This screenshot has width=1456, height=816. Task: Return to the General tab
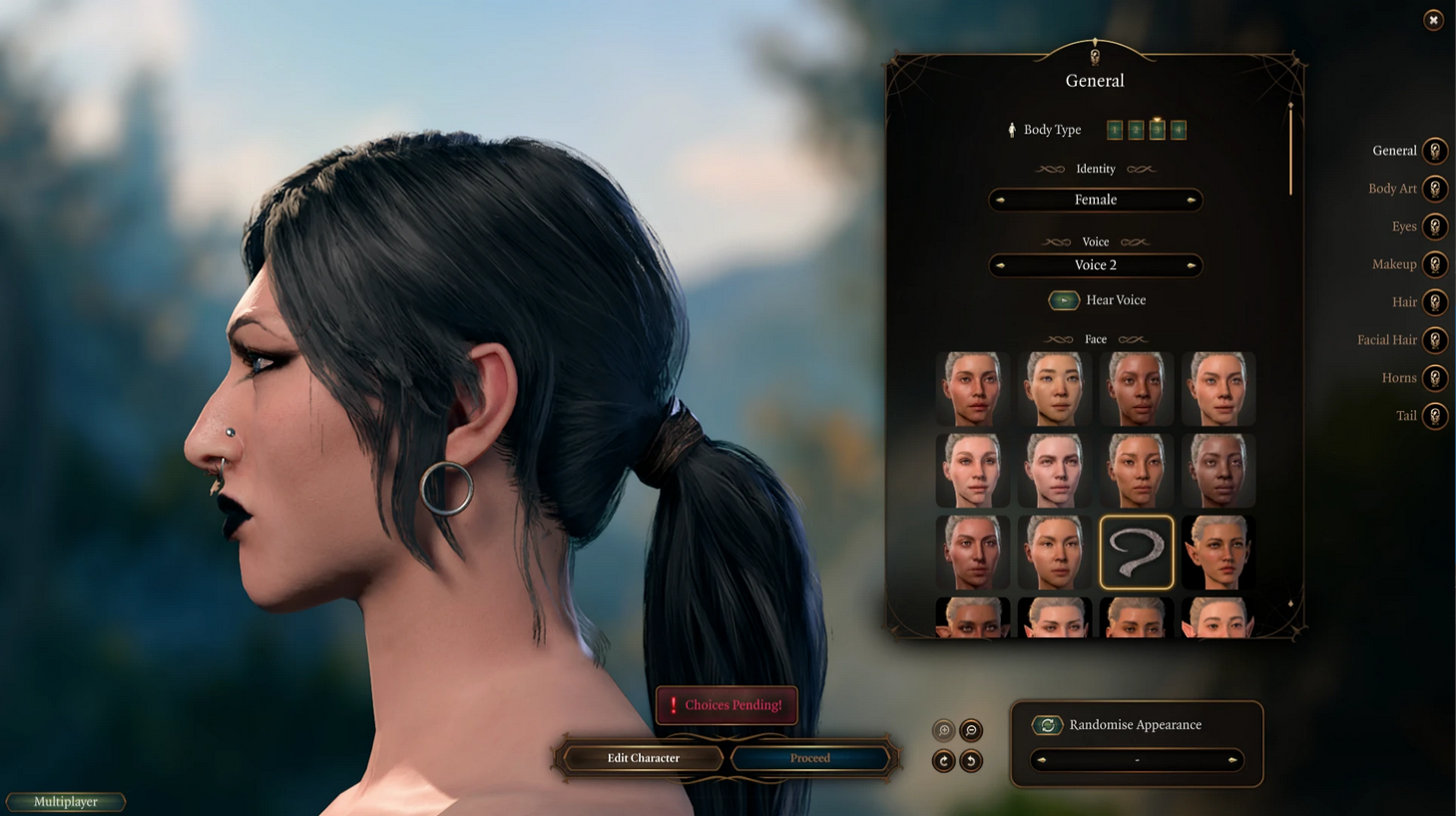point(1435,150)
